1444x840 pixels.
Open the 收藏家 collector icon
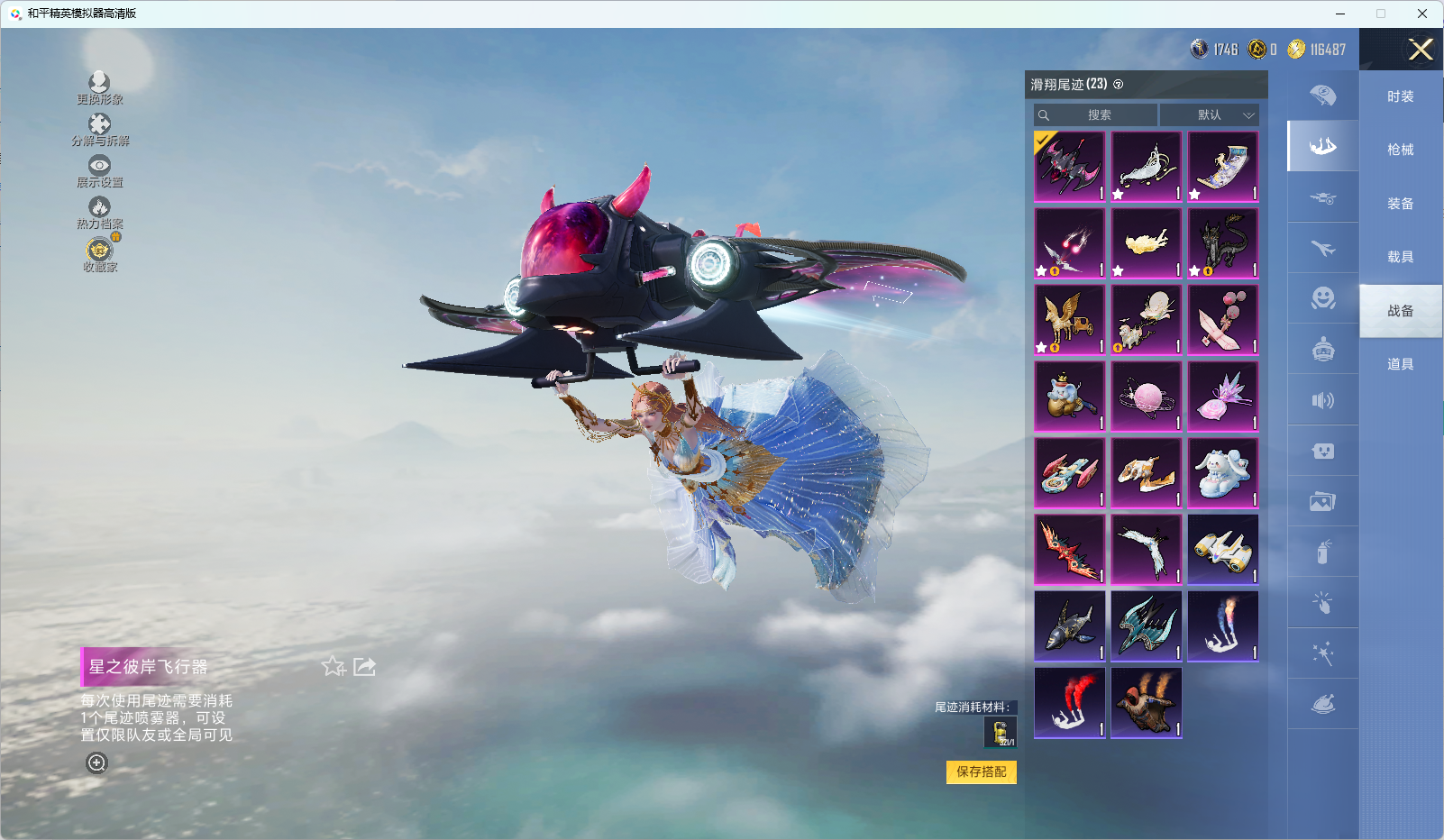99,254
